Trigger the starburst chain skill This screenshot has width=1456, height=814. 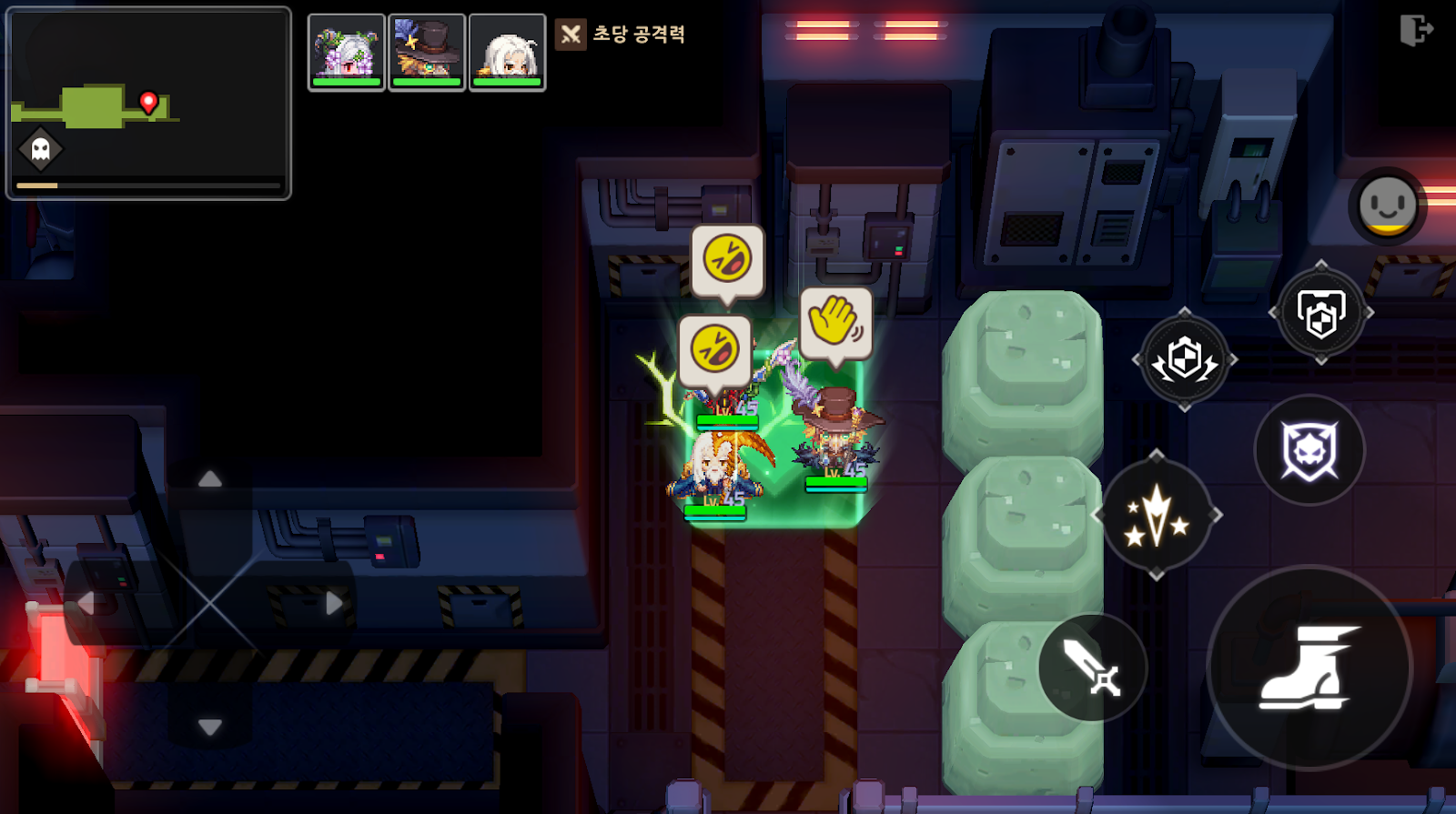(x=1156, y=515)
